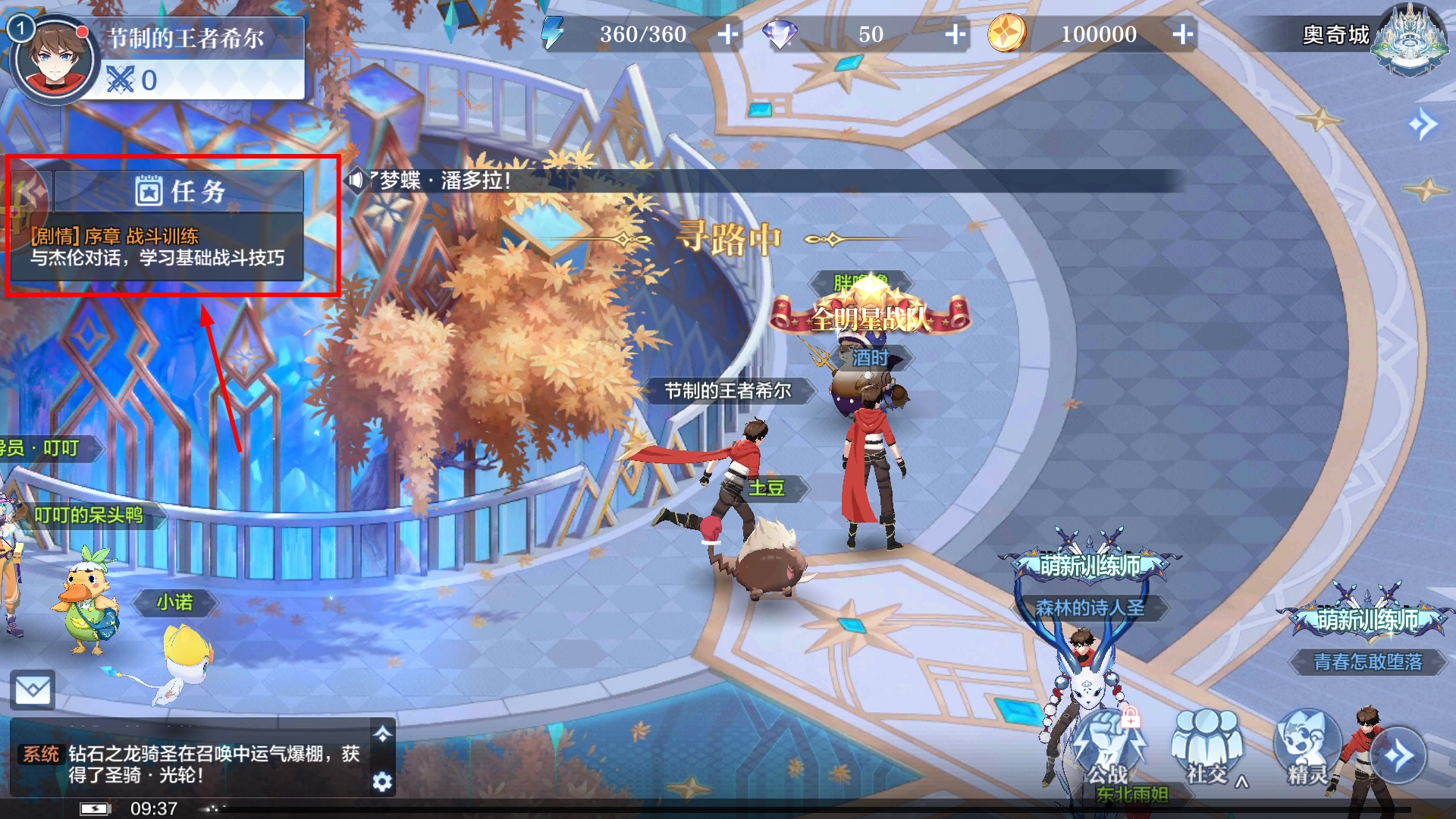Expand the side panel arrow below the city icon
This screenshot has height=819, width=1456.
(1422, 124)
